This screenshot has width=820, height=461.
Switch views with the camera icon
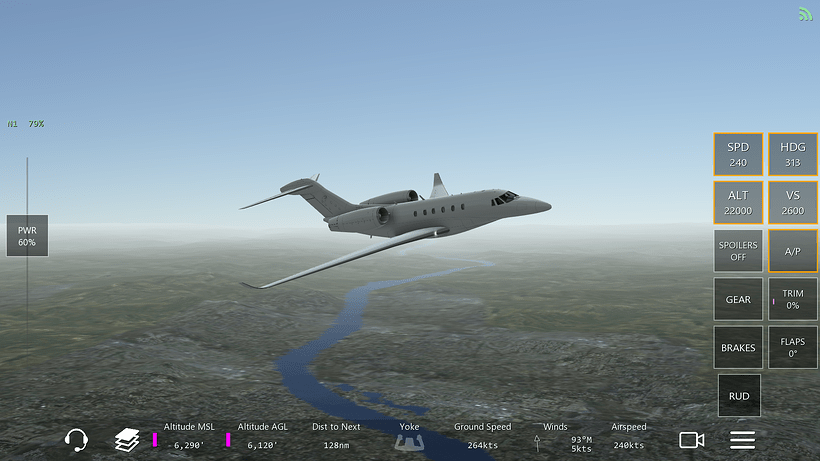tap(692, 440)
